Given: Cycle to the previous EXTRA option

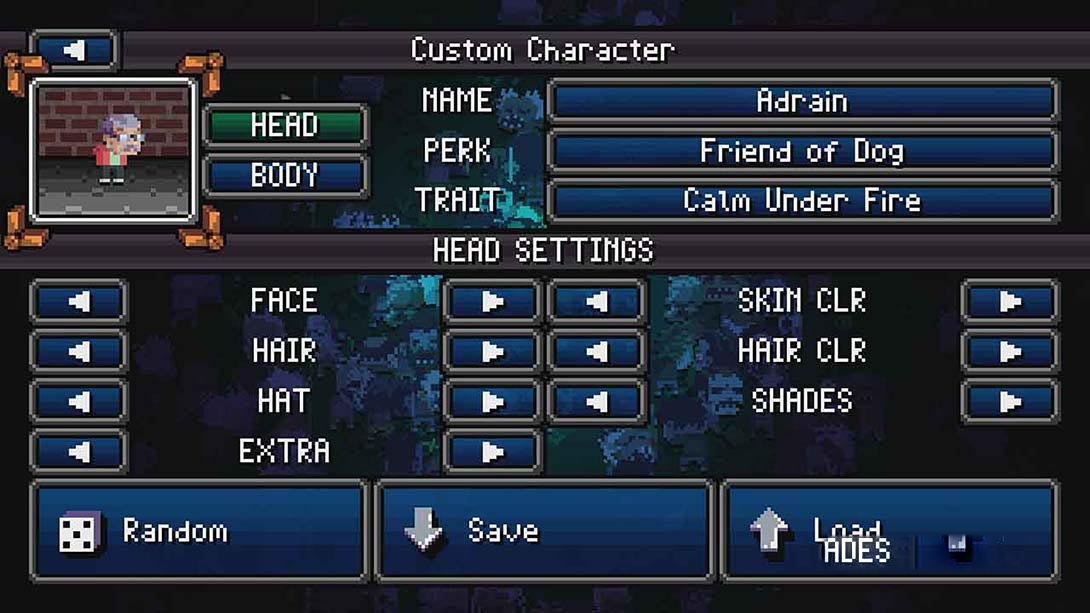Looking at the screenshot, I should (x=79, y=451).
